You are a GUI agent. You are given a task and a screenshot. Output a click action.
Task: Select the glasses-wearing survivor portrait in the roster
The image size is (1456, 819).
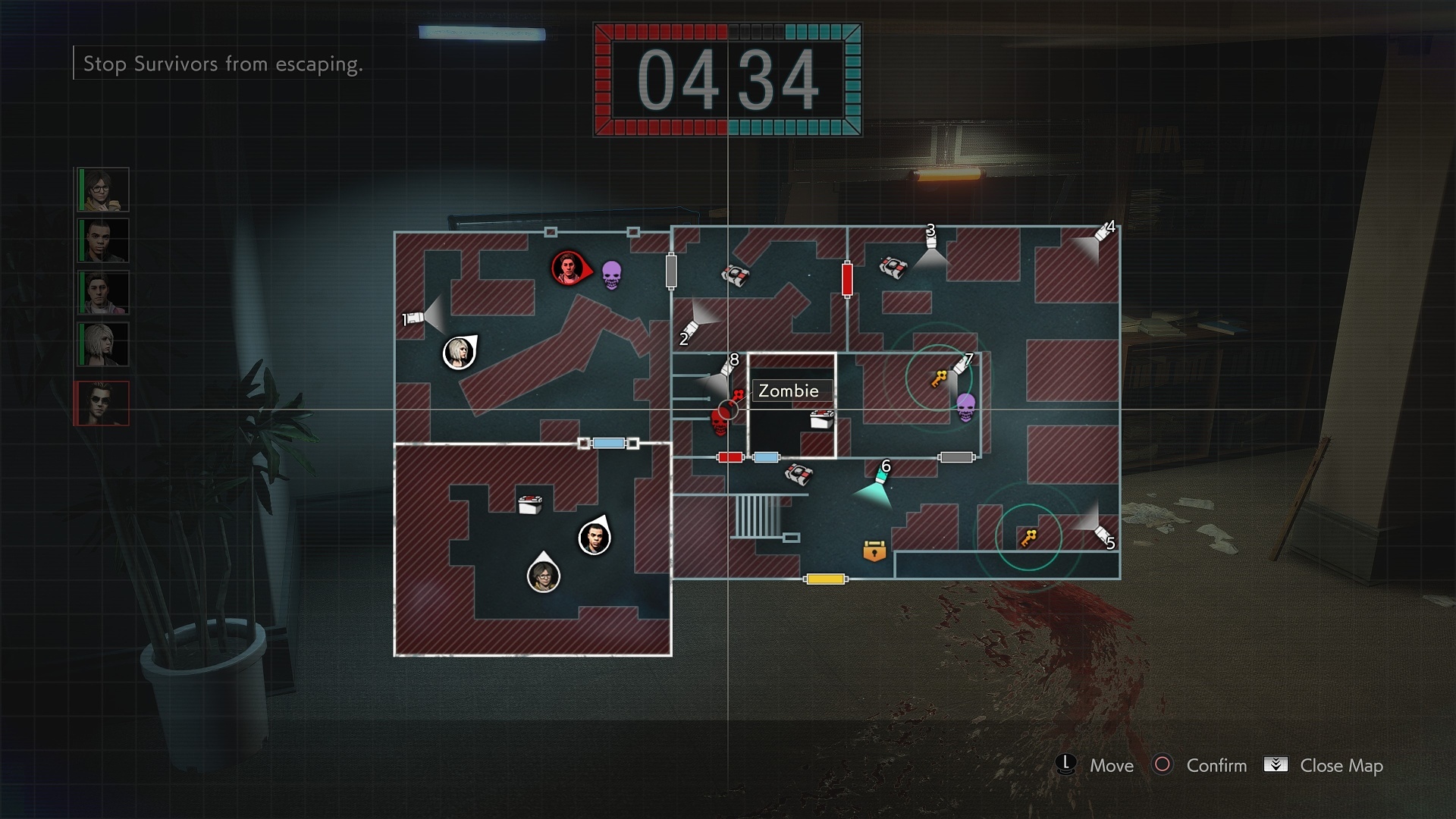[103, 190]
